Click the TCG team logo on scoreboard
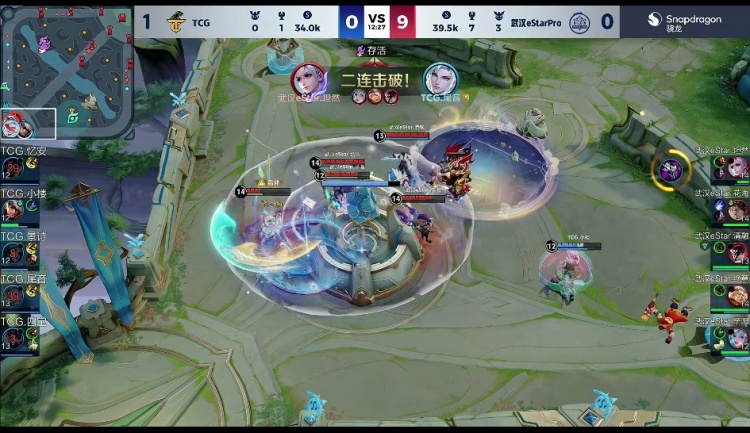Image resolution: width=750 pixels, height=433 pixels. [x=175, y=20]
